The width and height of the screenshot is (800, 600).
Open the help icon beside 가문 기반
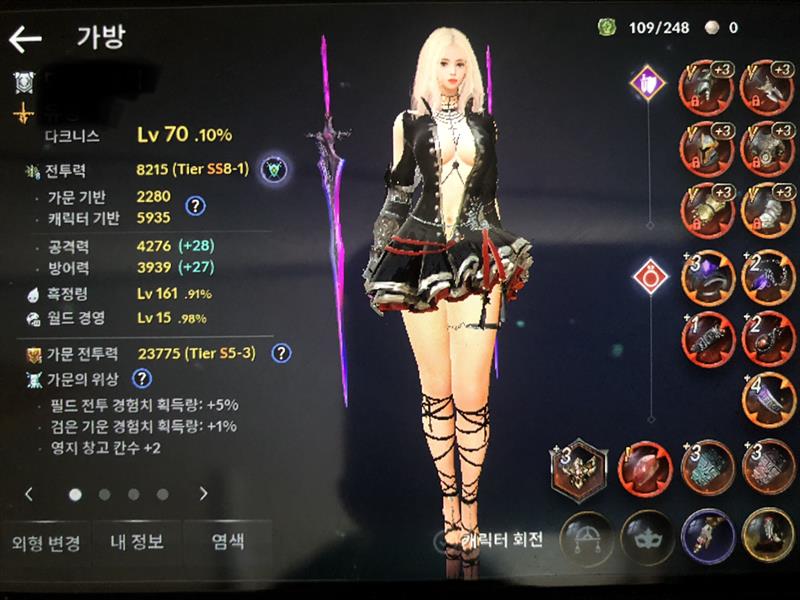[x=196, y=206]
